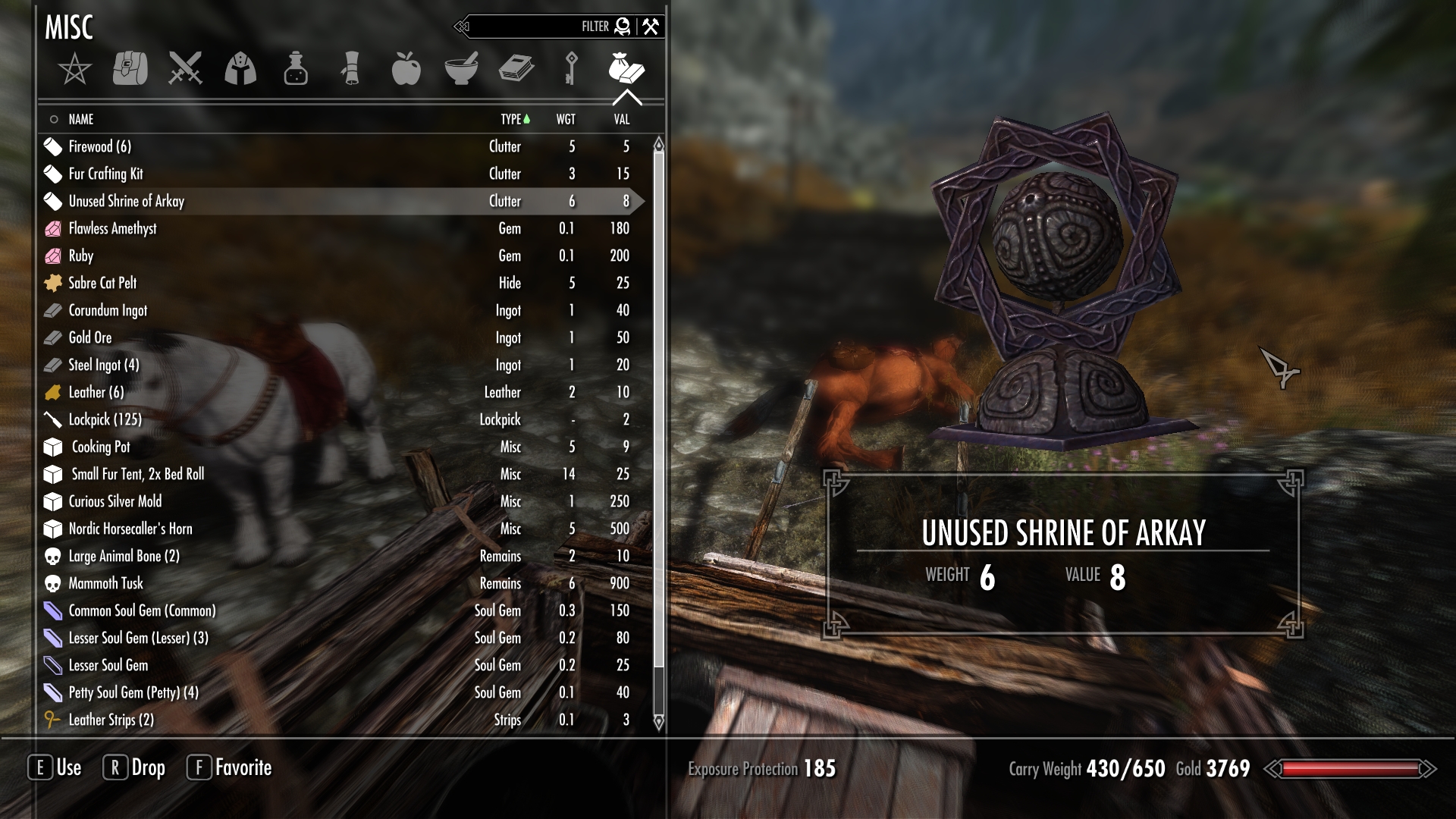Show the keys category

click(571, 68)
